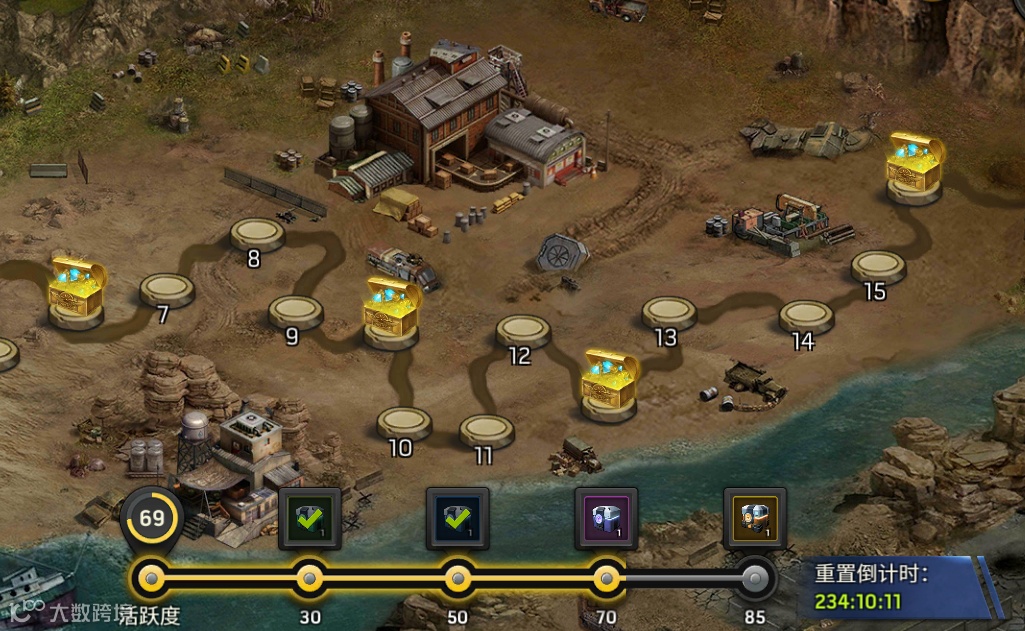1025x631 pixels.
Task: Enter stage 10 node
Action: click(x=404, y=422)
